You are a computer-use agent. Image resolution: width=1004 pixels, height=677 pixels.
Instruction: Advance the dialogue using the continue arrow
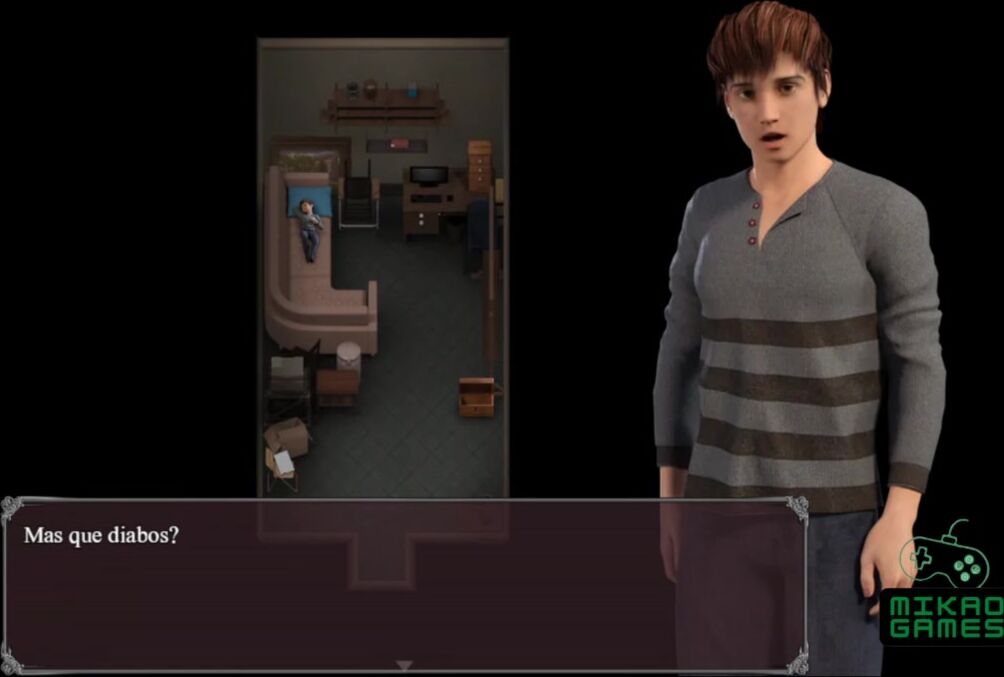[403, 665]
